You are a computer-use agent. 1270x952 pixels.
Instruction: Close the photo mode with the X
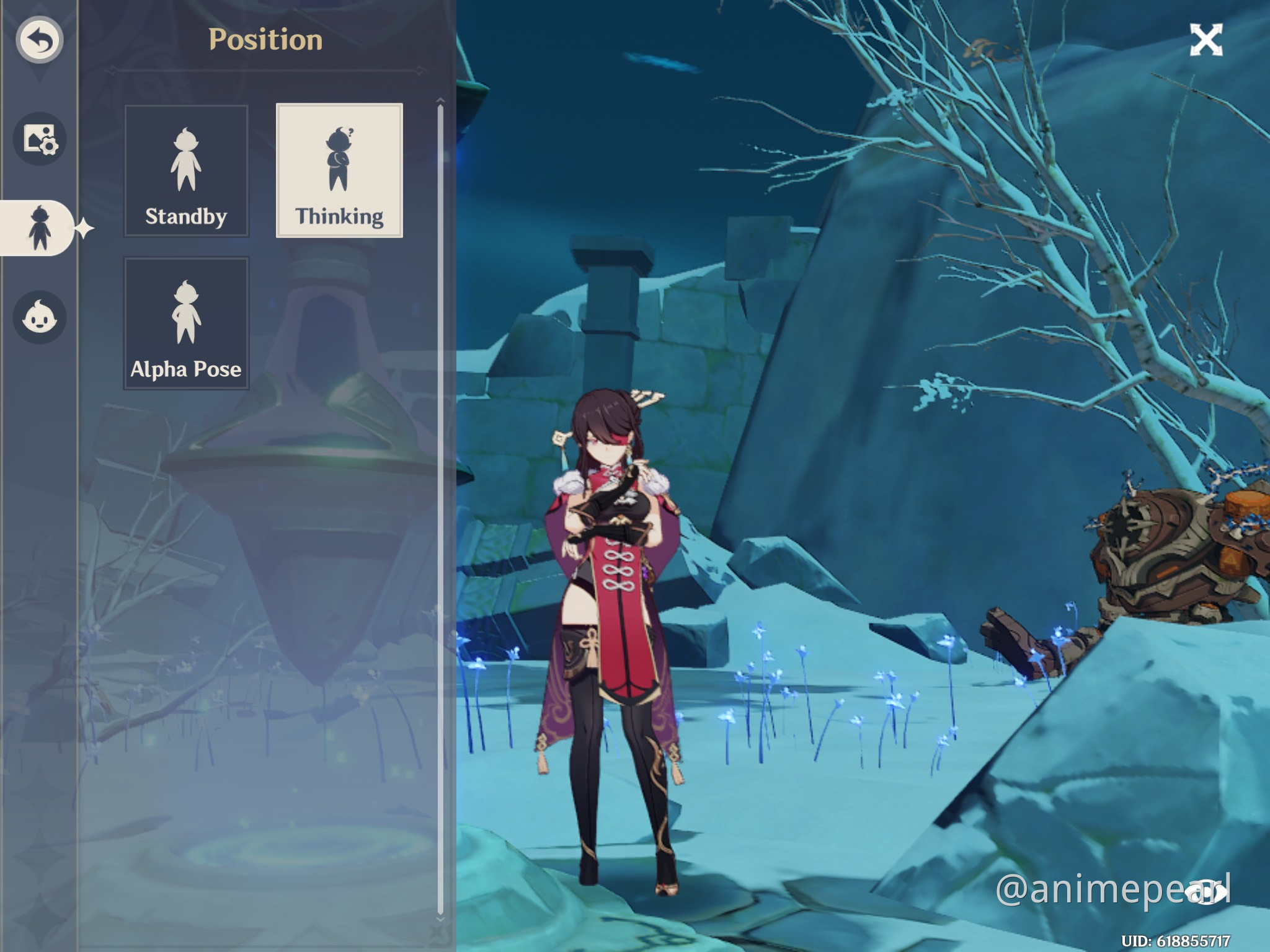click(x=1206, y=40)
